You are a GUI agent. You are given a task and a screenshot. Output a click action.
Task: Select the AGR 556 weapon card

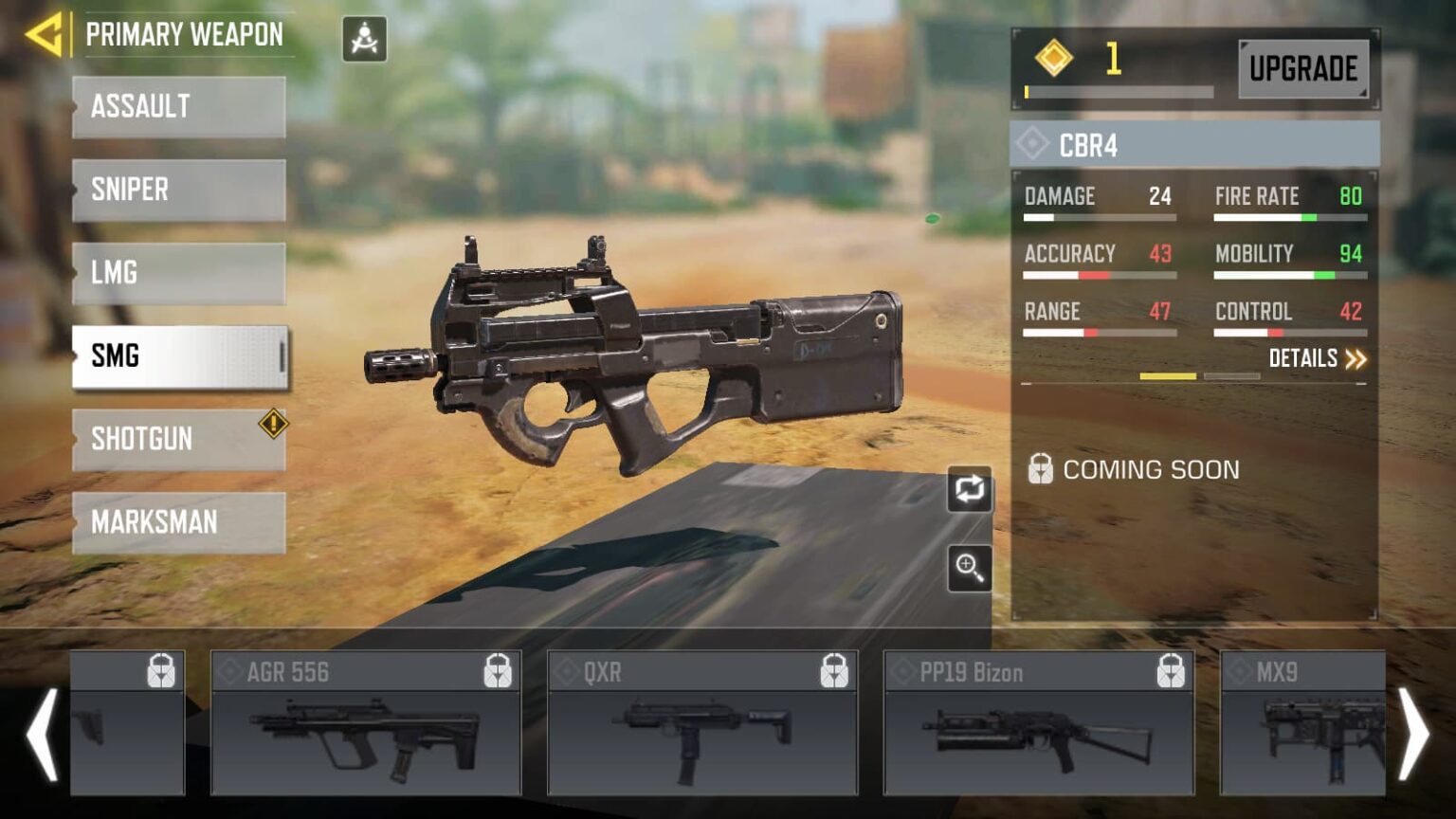coord(365,722)
